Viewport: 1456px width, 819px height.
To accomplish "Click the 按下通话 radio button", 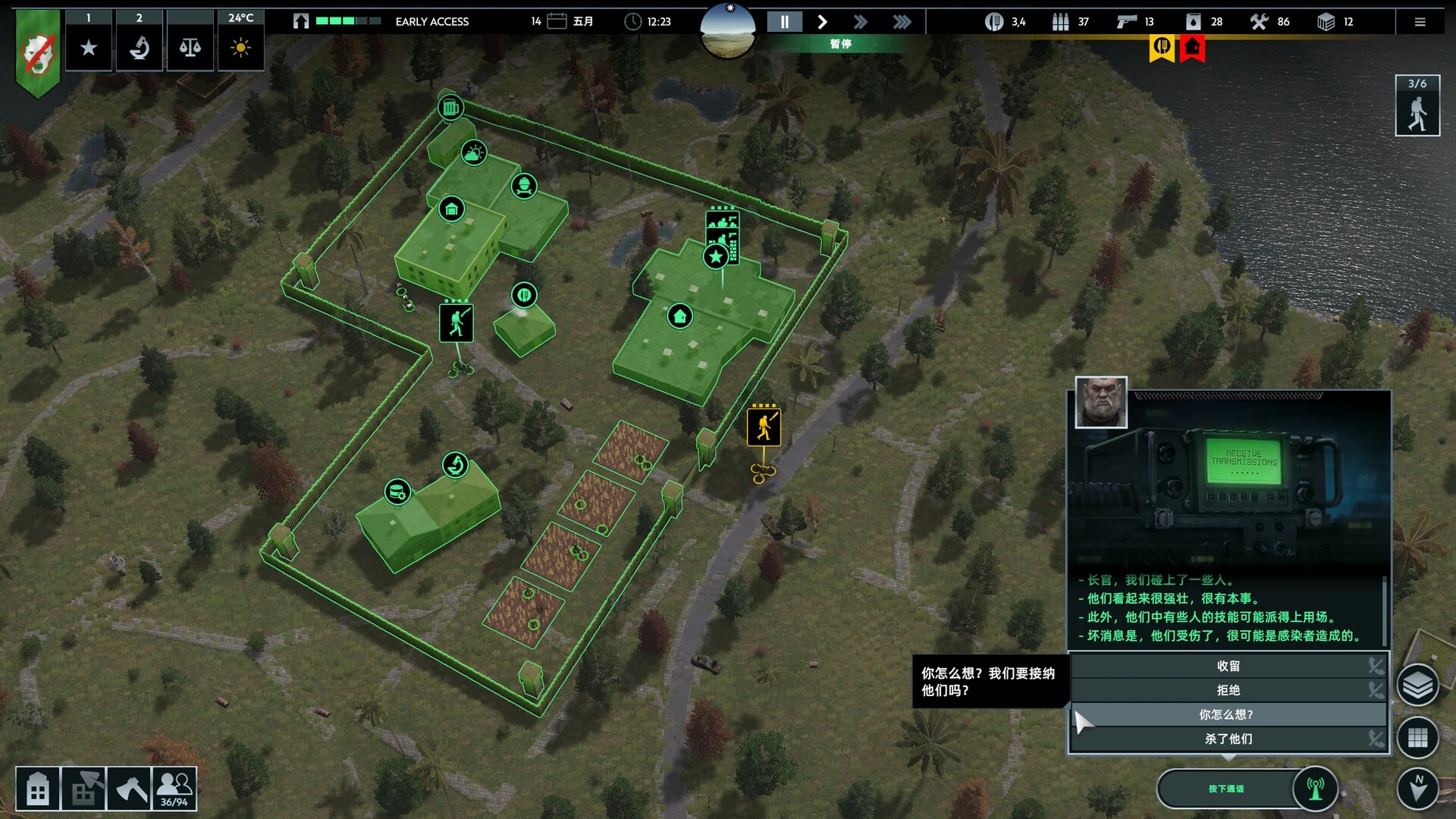I will [1225, 789].
